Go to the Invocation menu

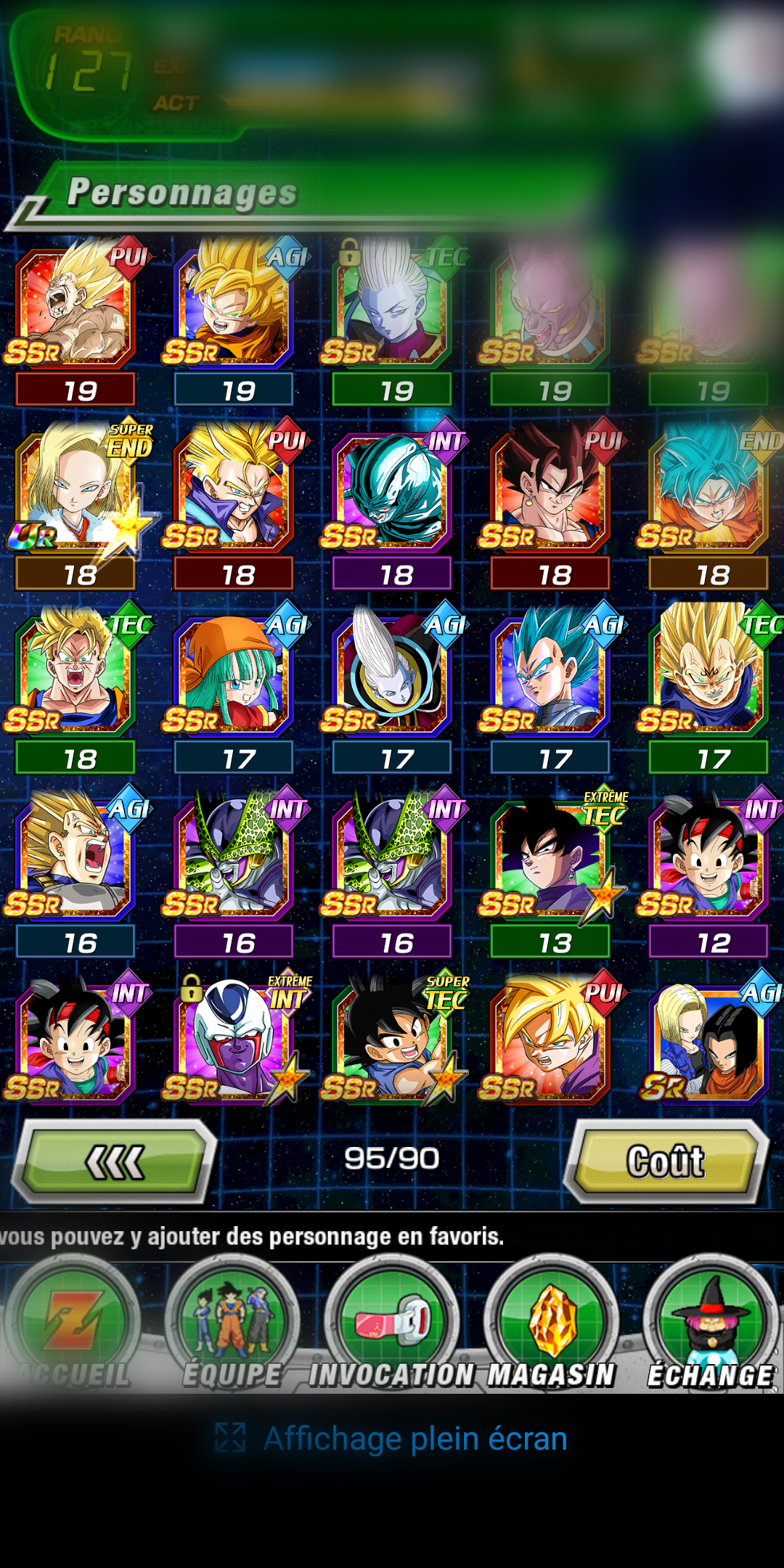pyautogui.click(x=392, y=1328)
